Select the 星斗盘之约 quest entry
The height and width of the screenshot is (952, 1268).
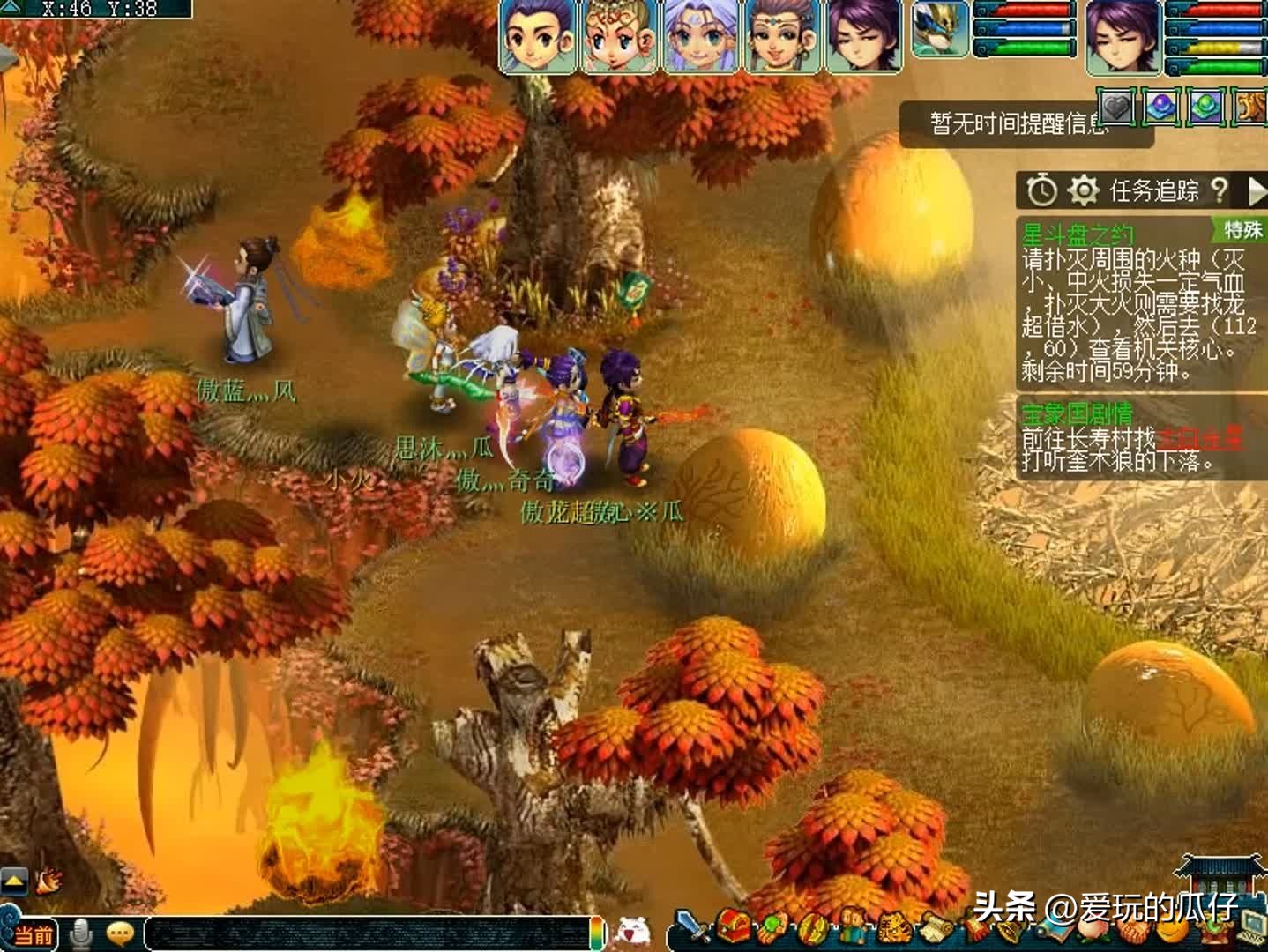click(x=1077, y=234)
